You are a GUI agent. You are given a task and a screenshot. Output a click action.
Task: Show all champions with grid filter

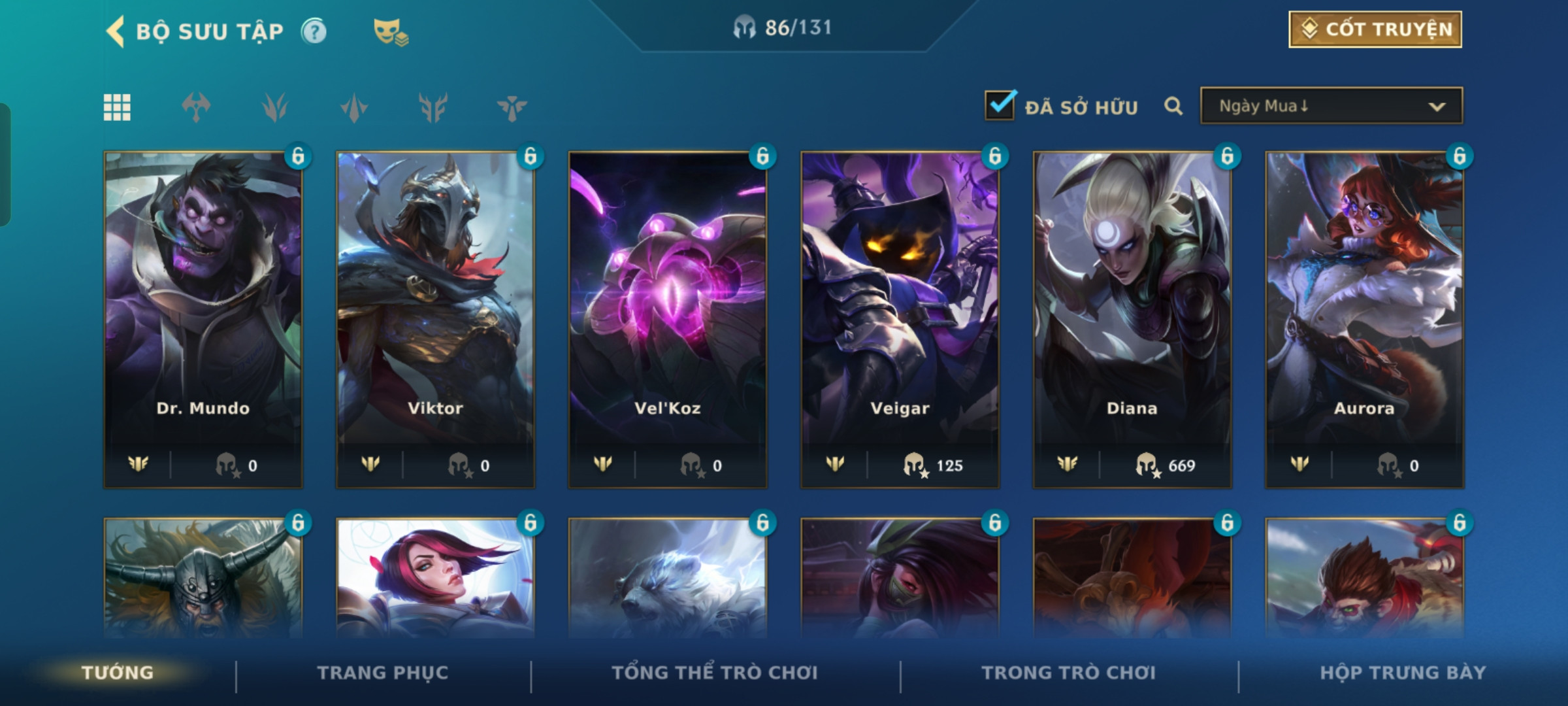(x=117, y=107)
